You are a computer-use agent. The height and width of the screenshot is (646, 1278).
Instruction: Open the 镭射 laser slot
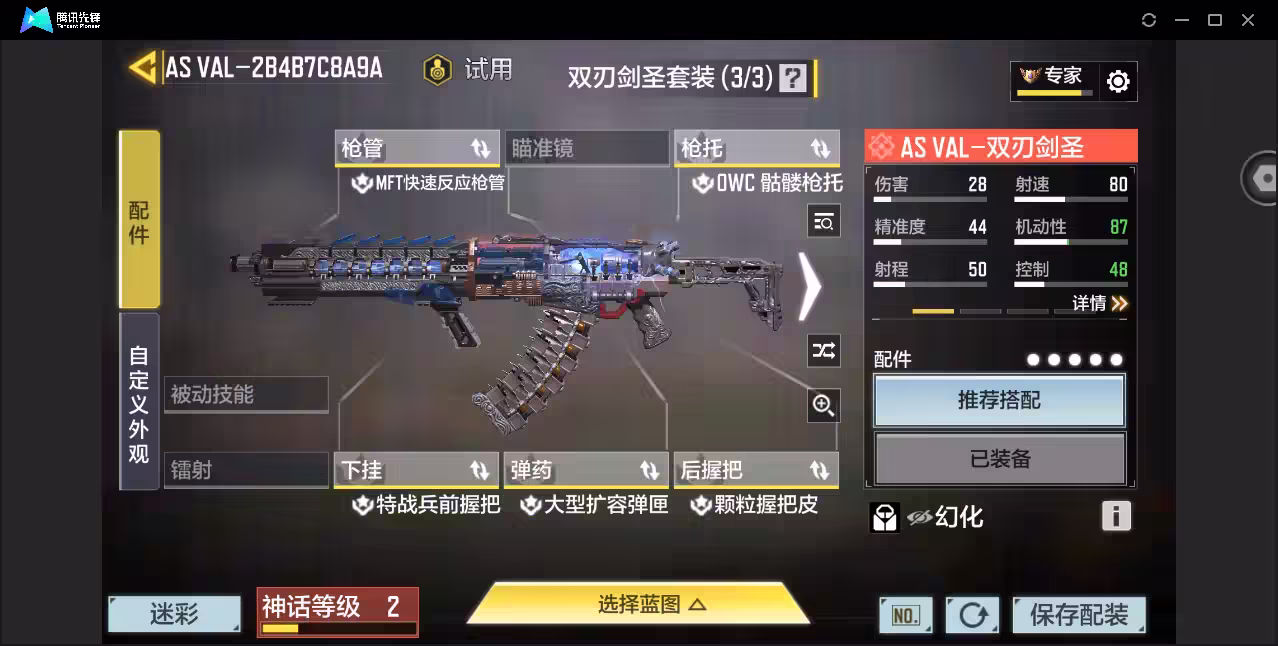[x=246, y=470]
